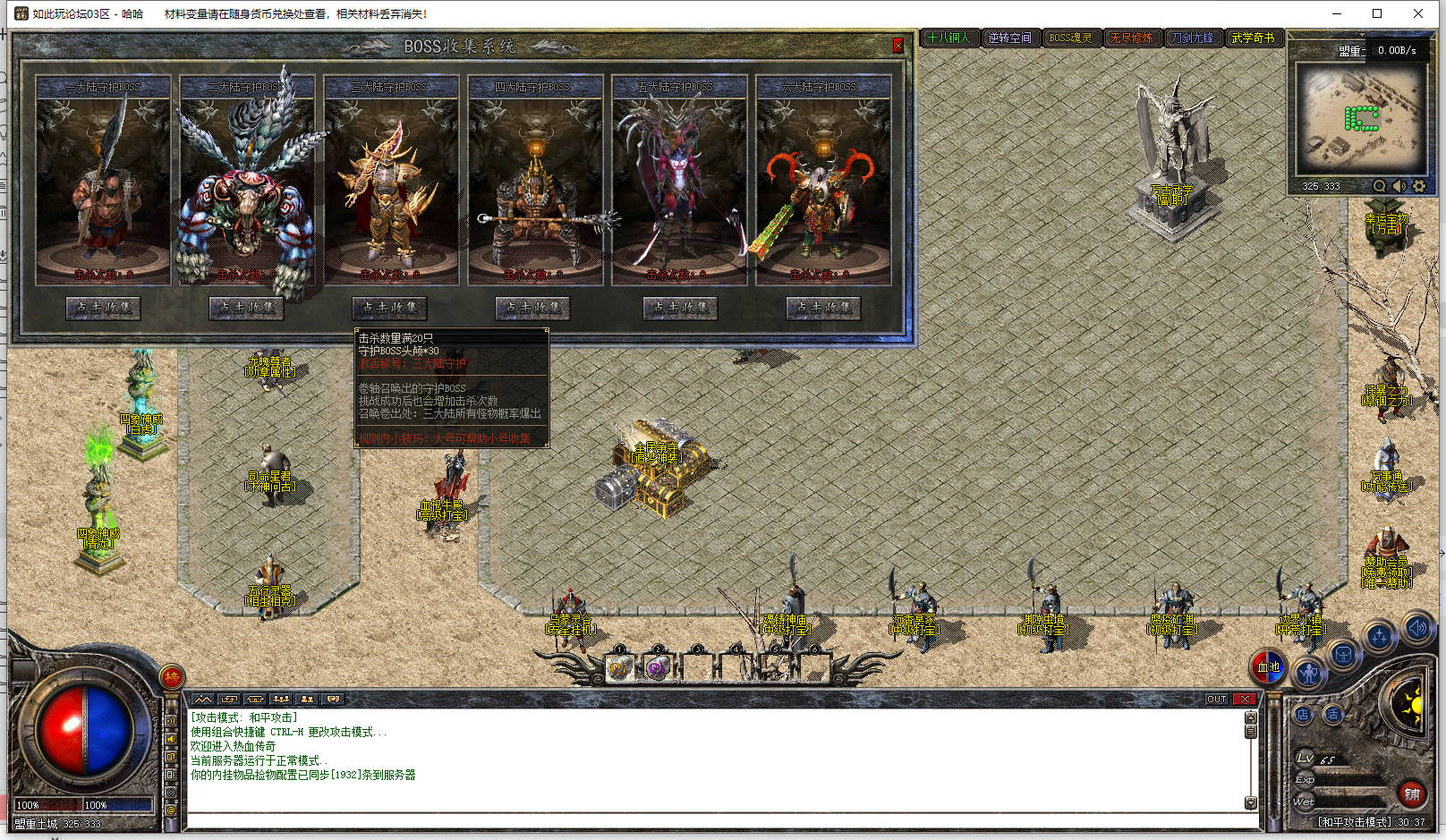Open the 血池 blood pool orb

coord(1269,666)
